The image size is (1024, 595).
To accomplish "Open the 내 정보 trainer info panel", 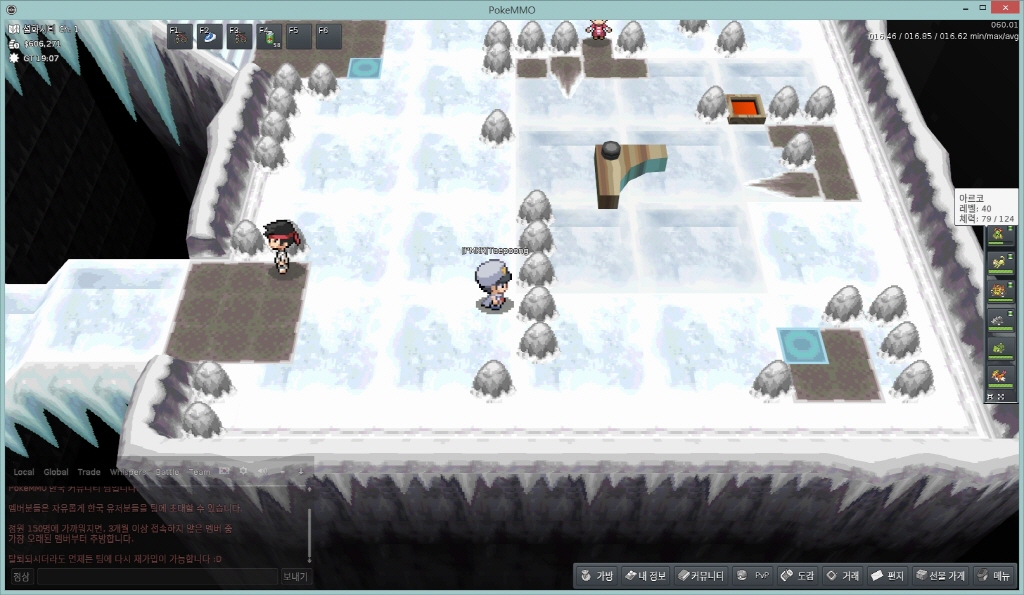I will tap(645, 576).
